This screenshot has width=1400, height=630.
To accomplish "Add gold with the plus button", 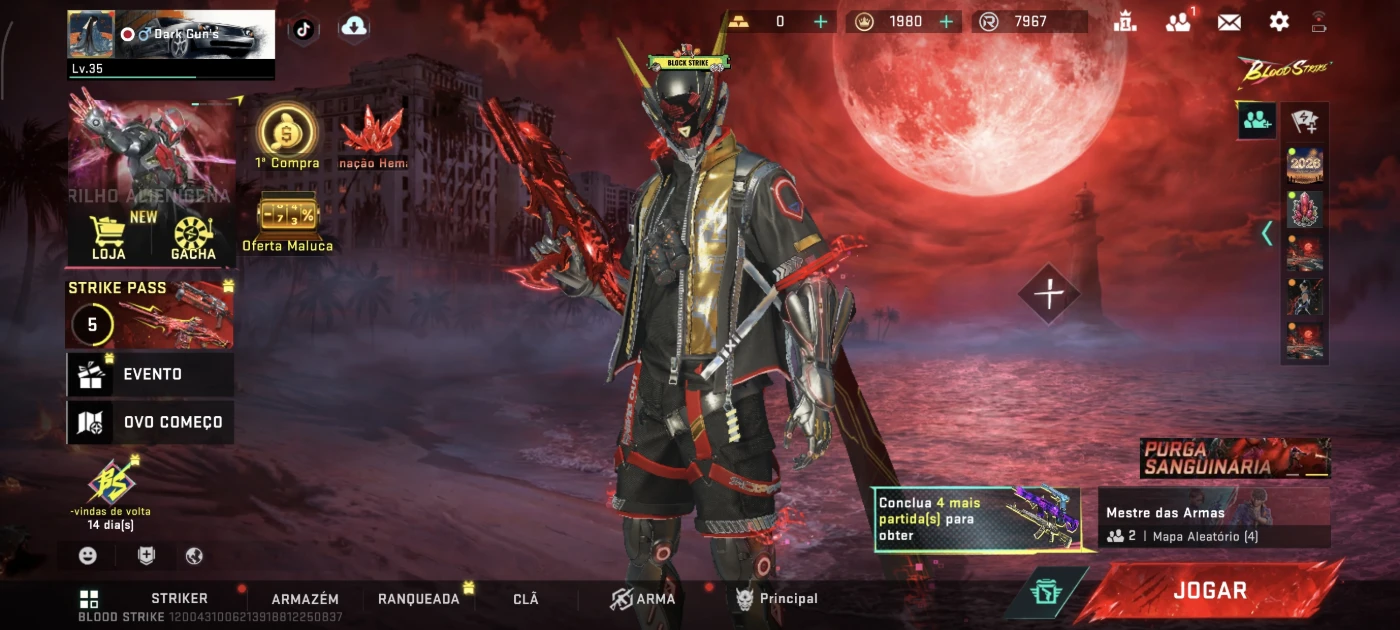I will click(x=821, y=22).
